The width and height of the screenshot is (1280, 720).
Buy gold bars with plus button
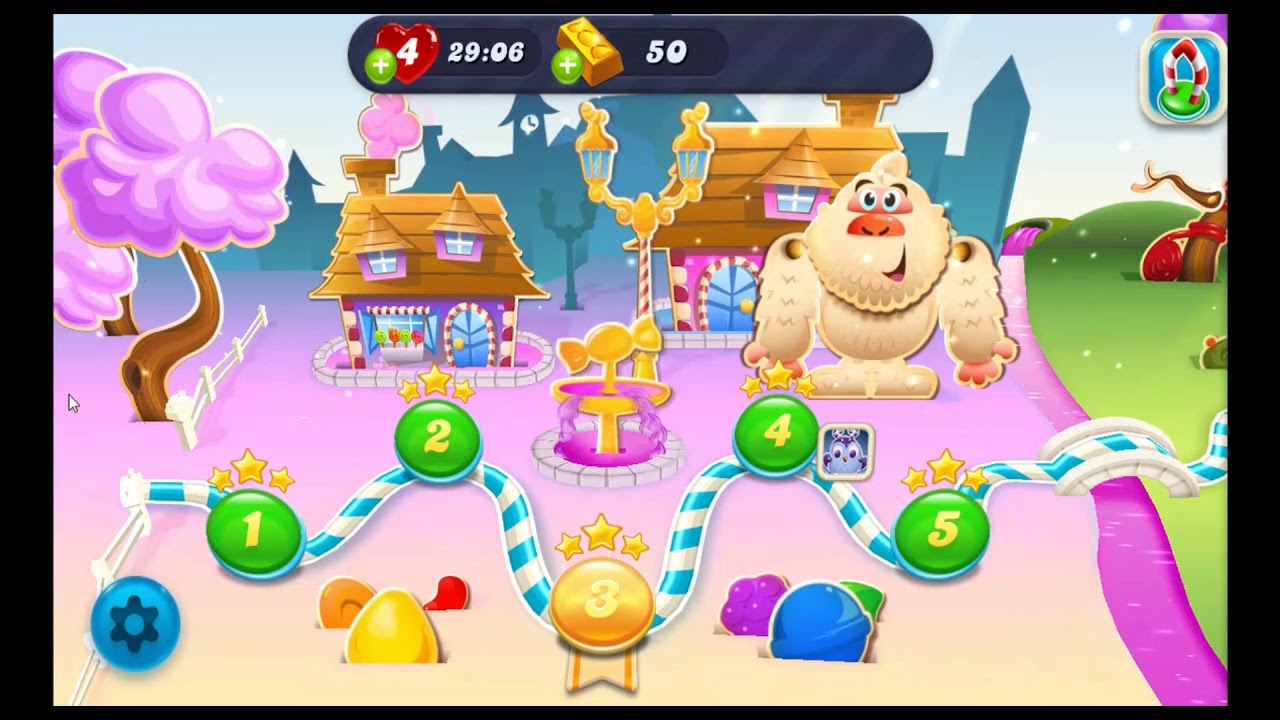pos(567,66)
